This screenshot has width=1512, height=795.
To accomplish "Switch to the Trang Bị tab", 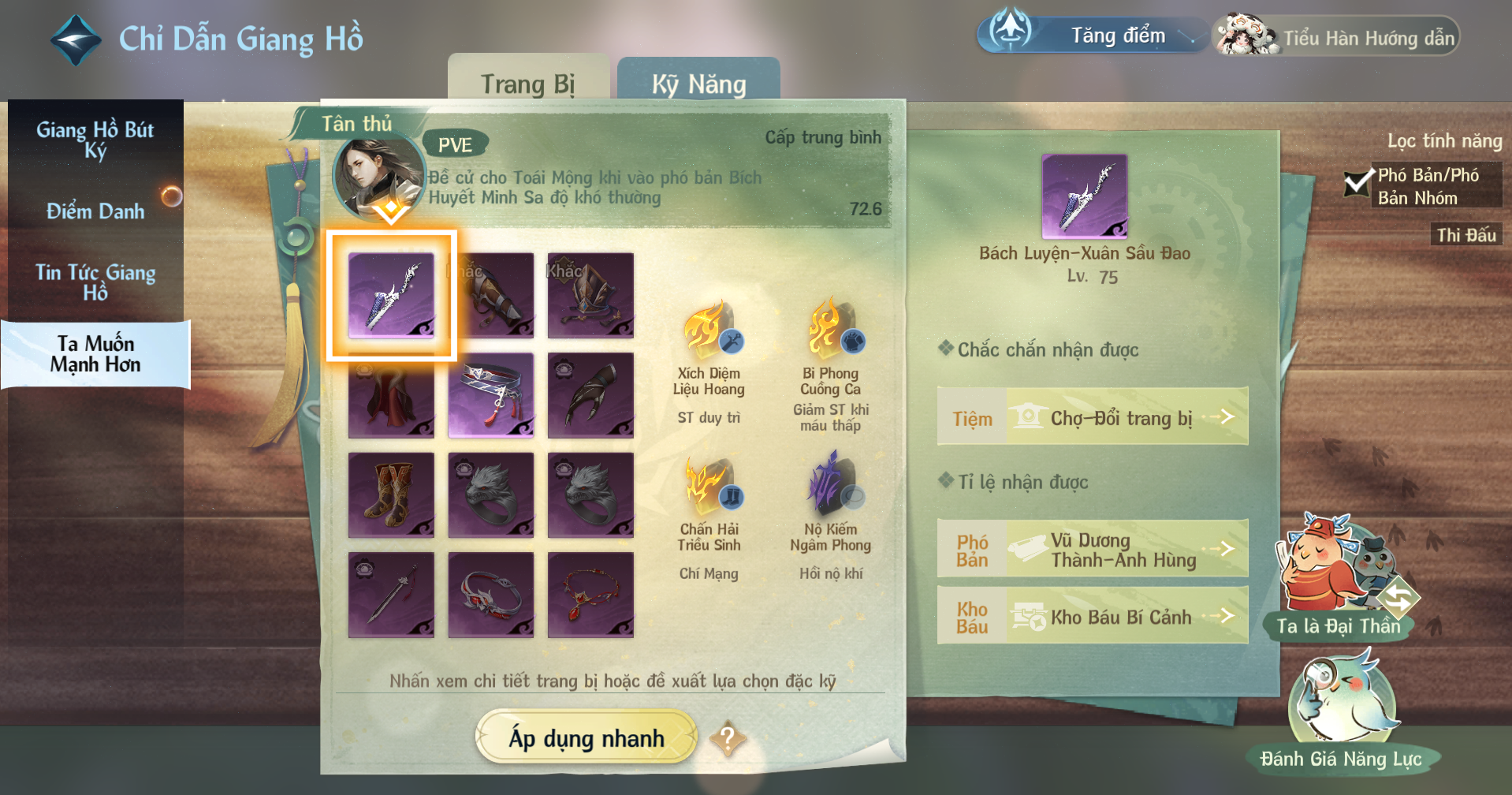I will tap(527, 83).
